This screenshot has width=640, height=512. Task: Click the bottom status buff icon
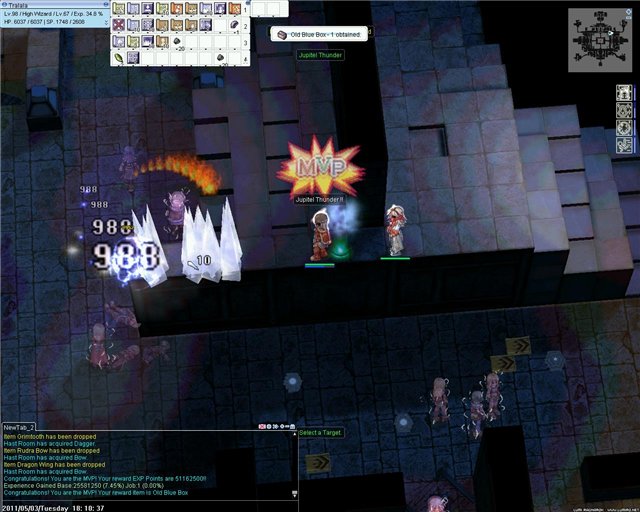coord(624,145)
